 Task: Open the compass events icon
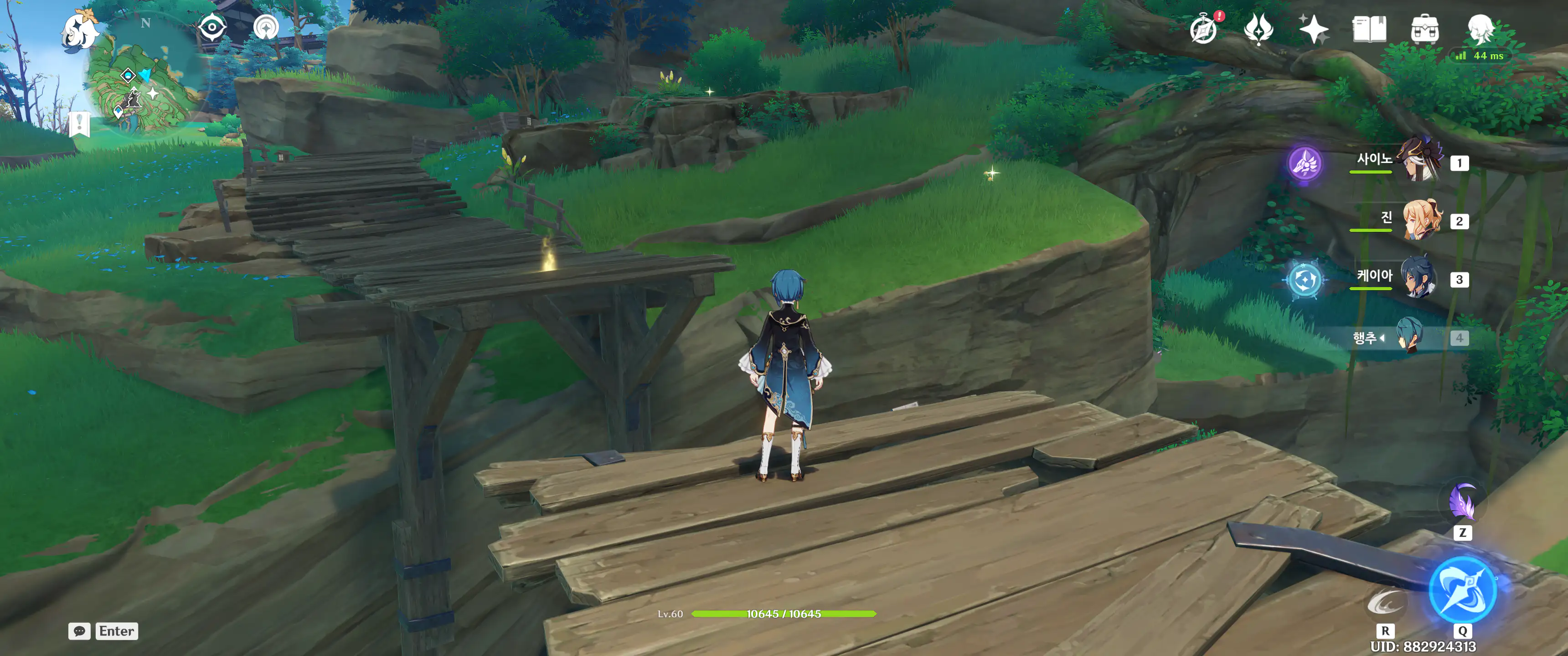click(1203, 29)
